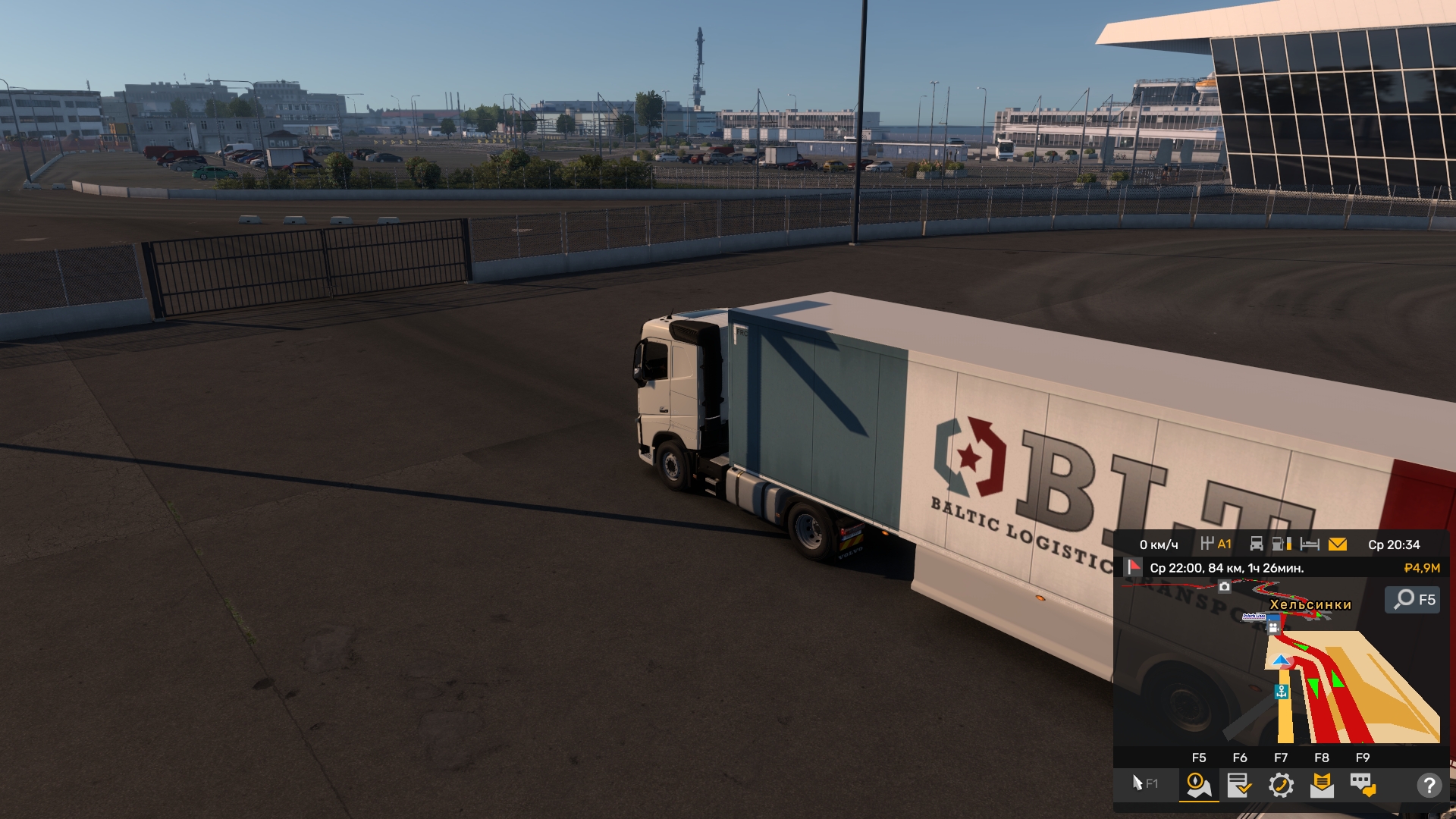The image size is (1456, 819).
Task: Click the truck damage status icon
Action: pyautogui.click(x=1257, y=544)
